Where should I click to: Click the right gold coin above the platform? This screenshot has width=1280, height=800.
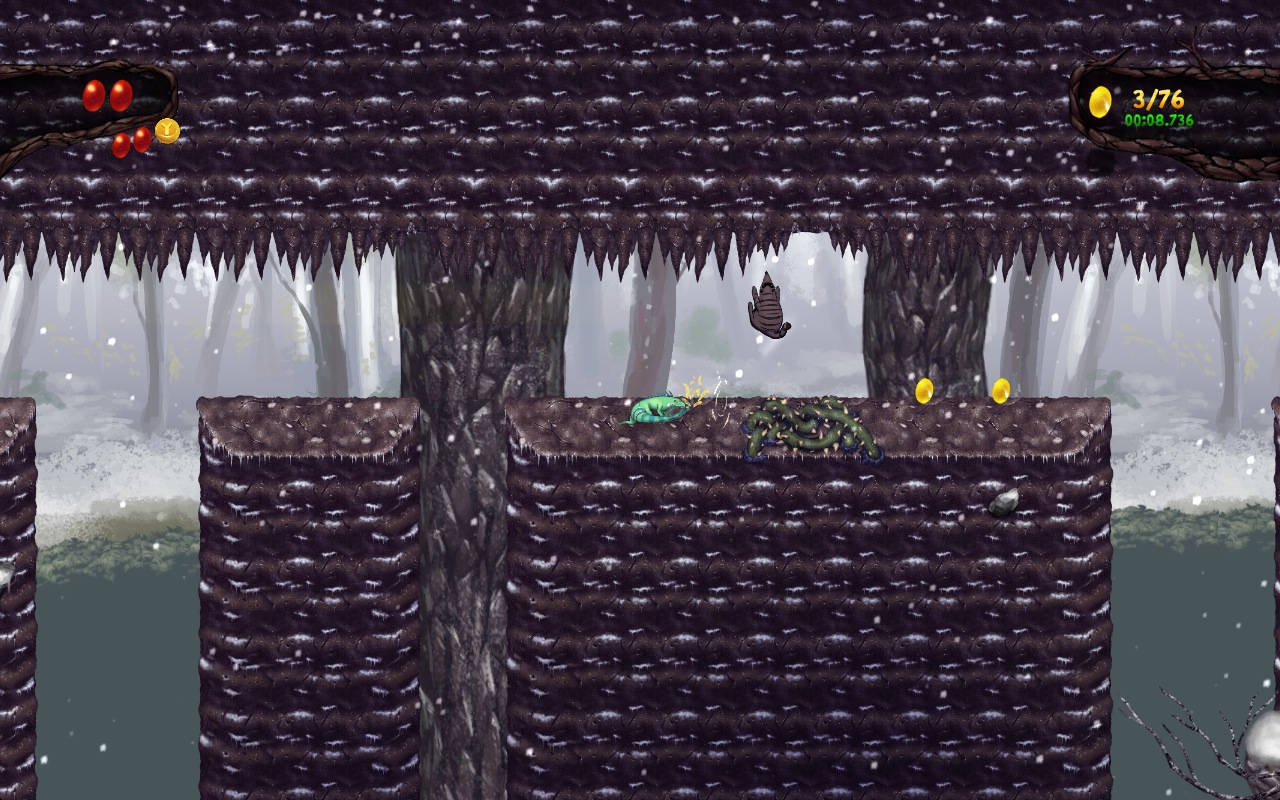click(1002, 390)
